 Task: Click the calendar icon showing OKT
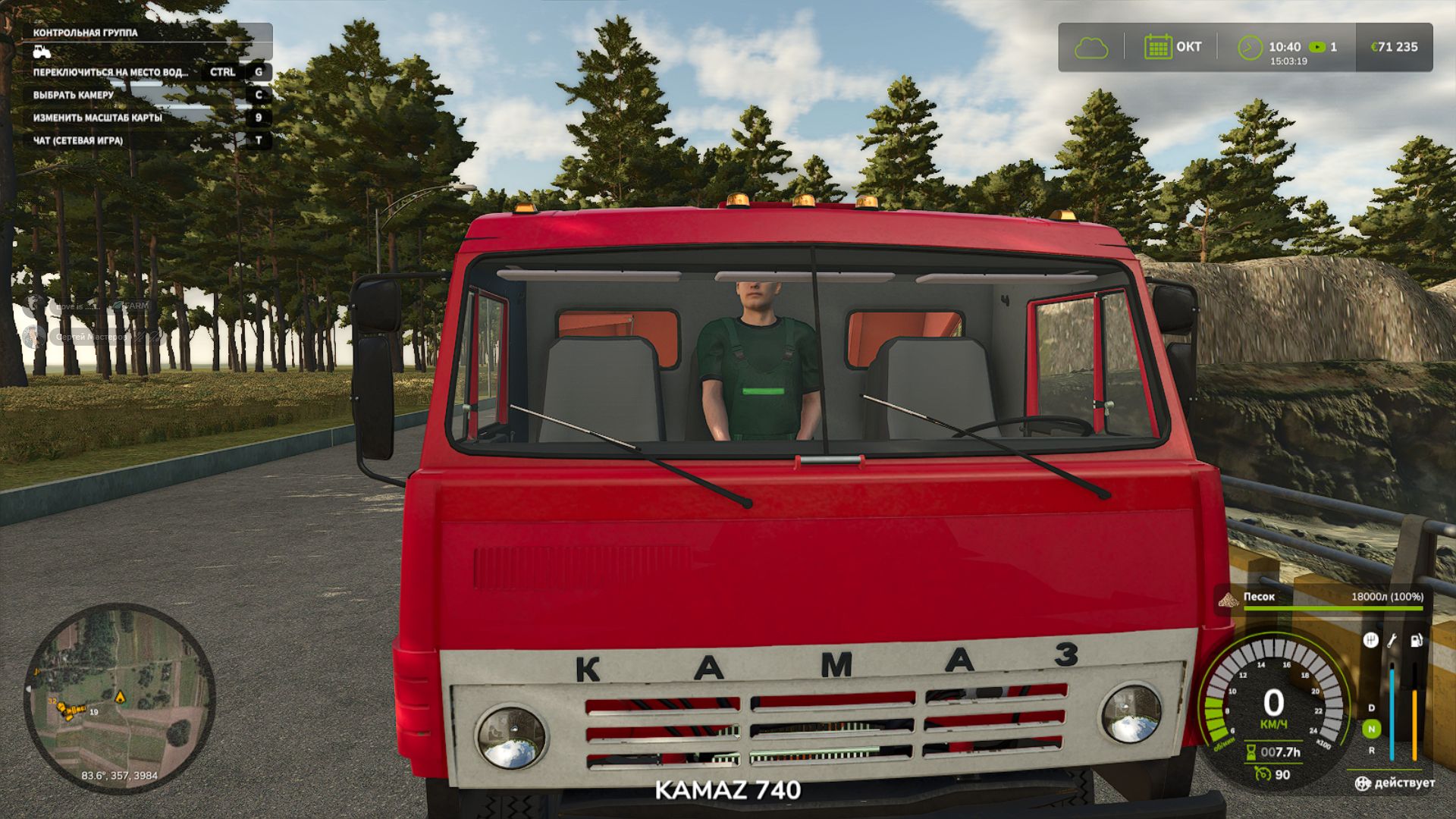(x=1158, y=46)
